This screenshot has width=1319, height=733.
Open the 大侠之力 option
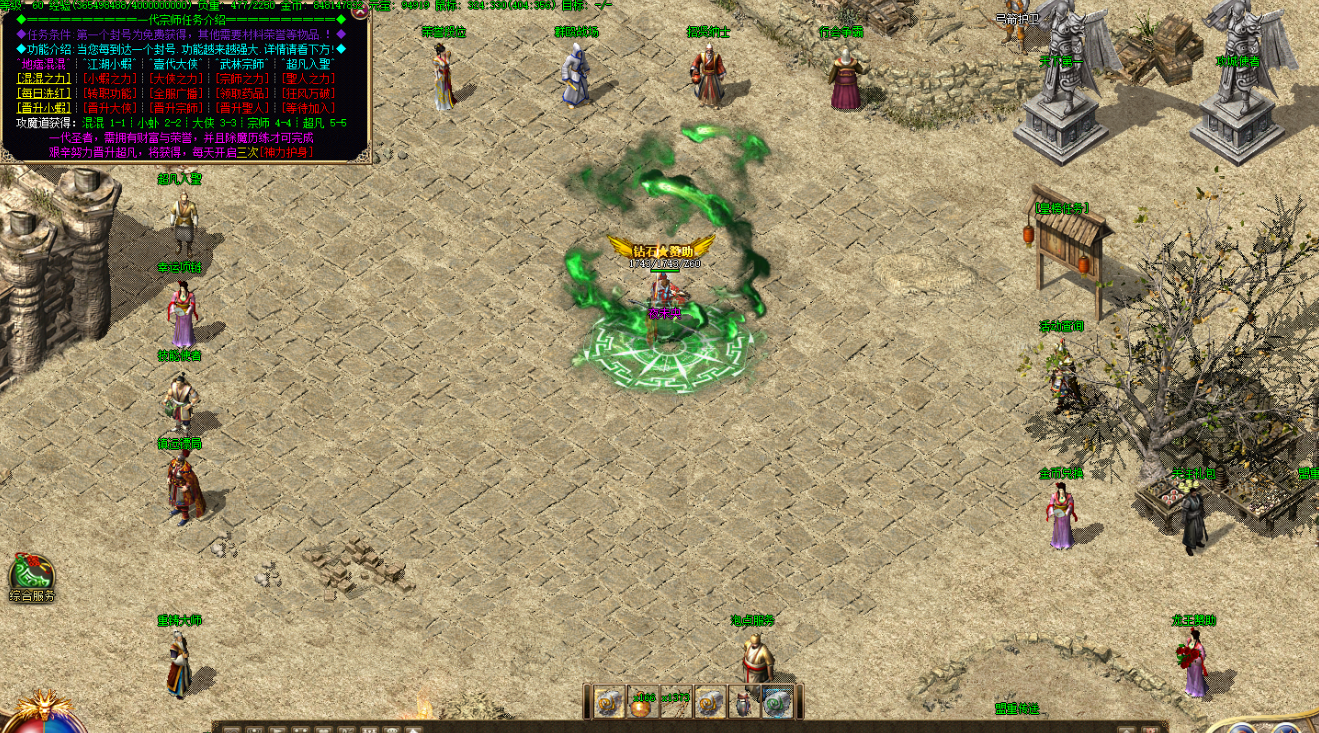coord(175,78)
